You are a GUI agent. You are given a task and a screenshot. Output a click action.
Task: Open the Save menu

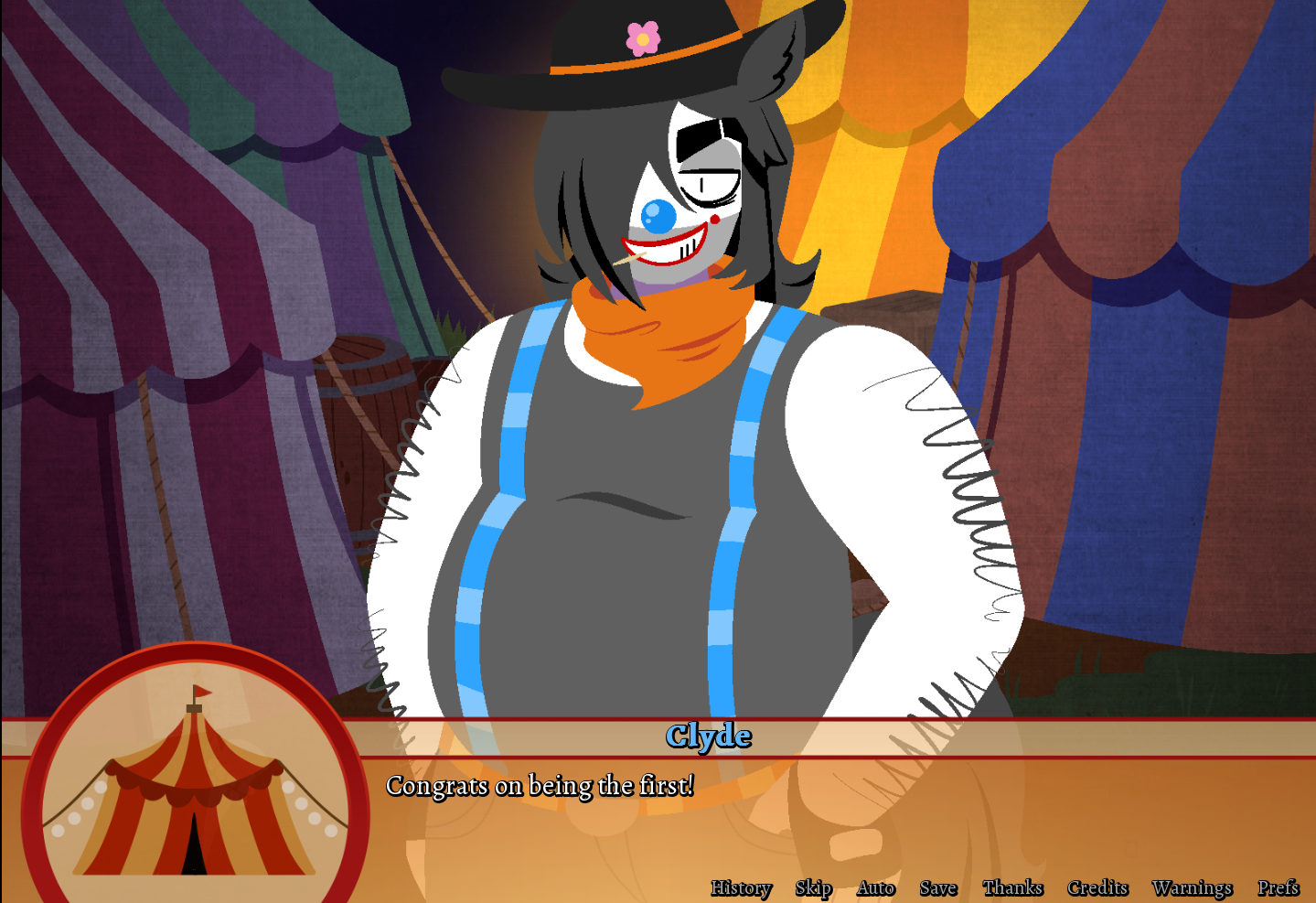pos(937,887)
